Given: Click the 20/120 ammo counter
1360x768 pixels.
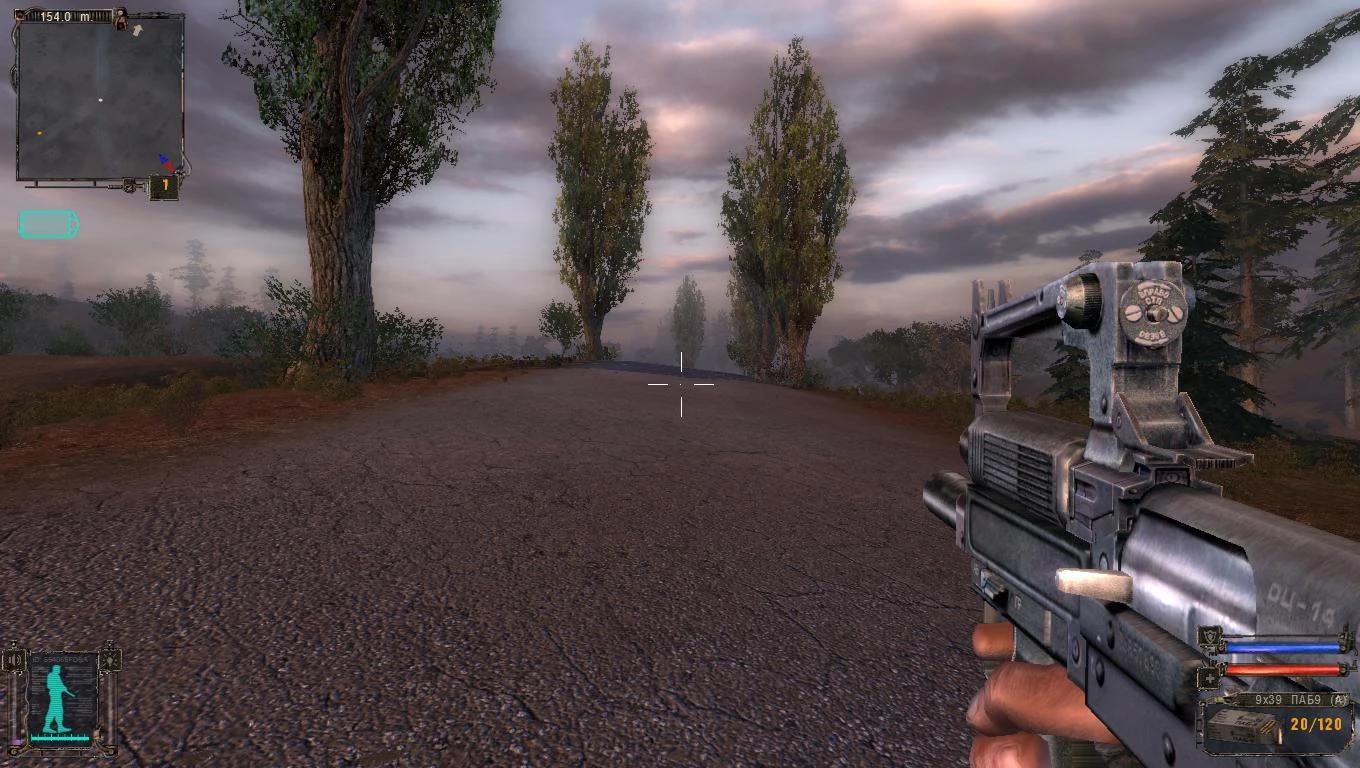Looking at the screenshot, I should (x=1315, y=723).
